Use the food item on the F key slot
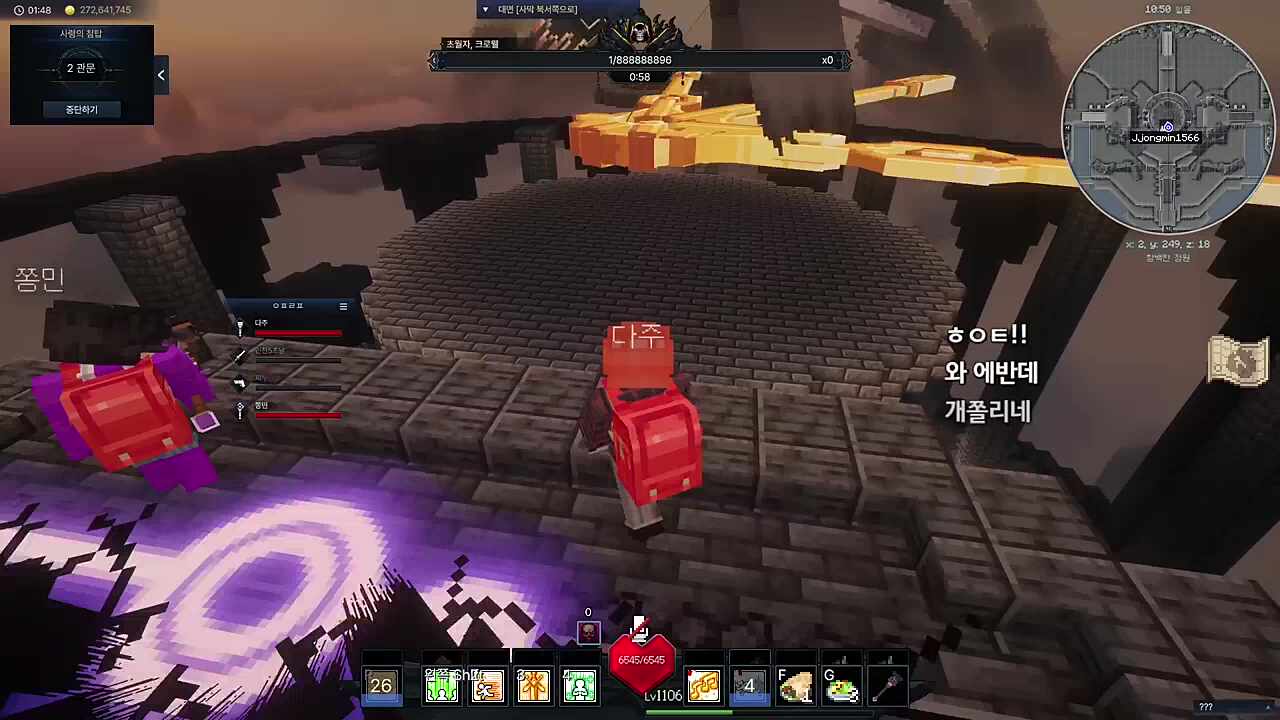 point(797,687)
